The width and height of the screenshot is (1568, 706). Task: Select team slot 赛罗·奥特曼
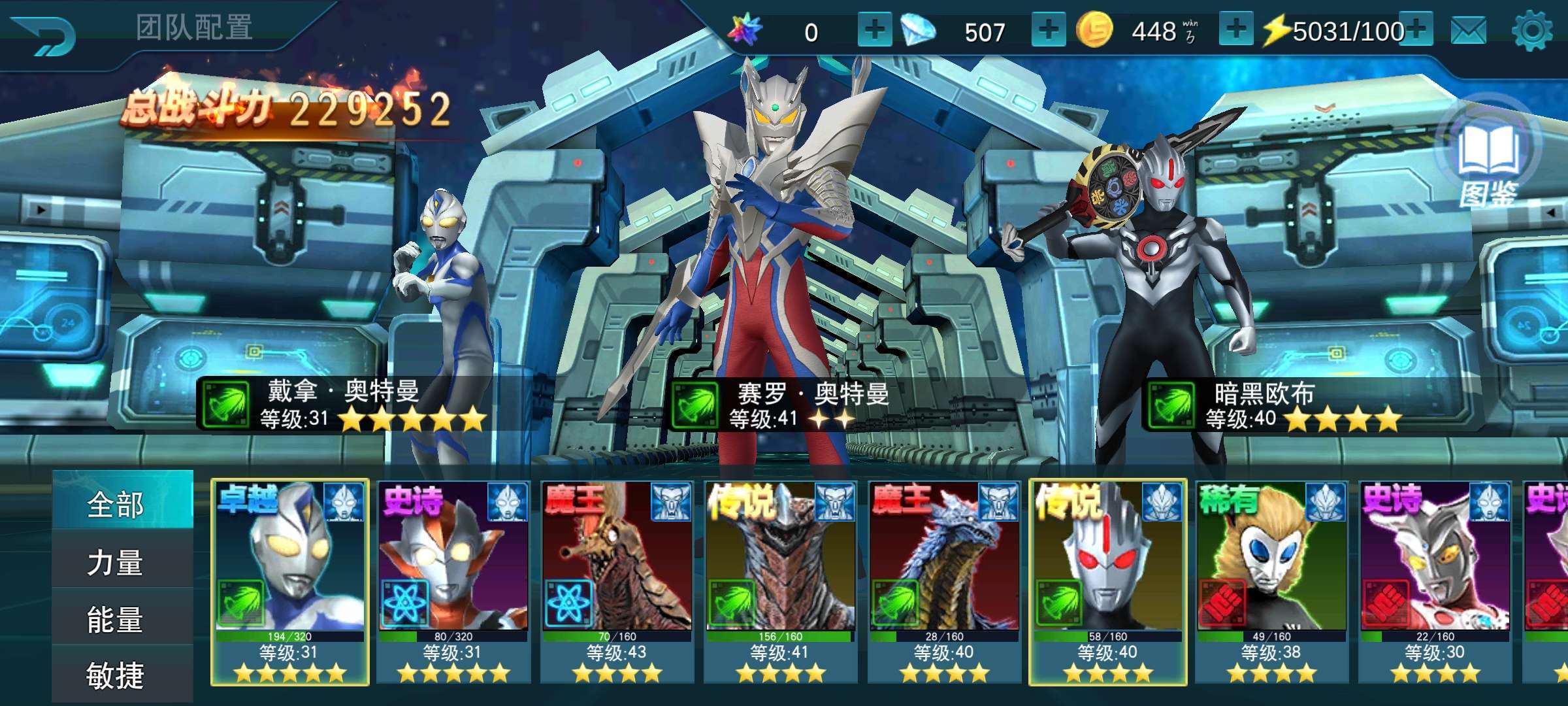(784, 261)
